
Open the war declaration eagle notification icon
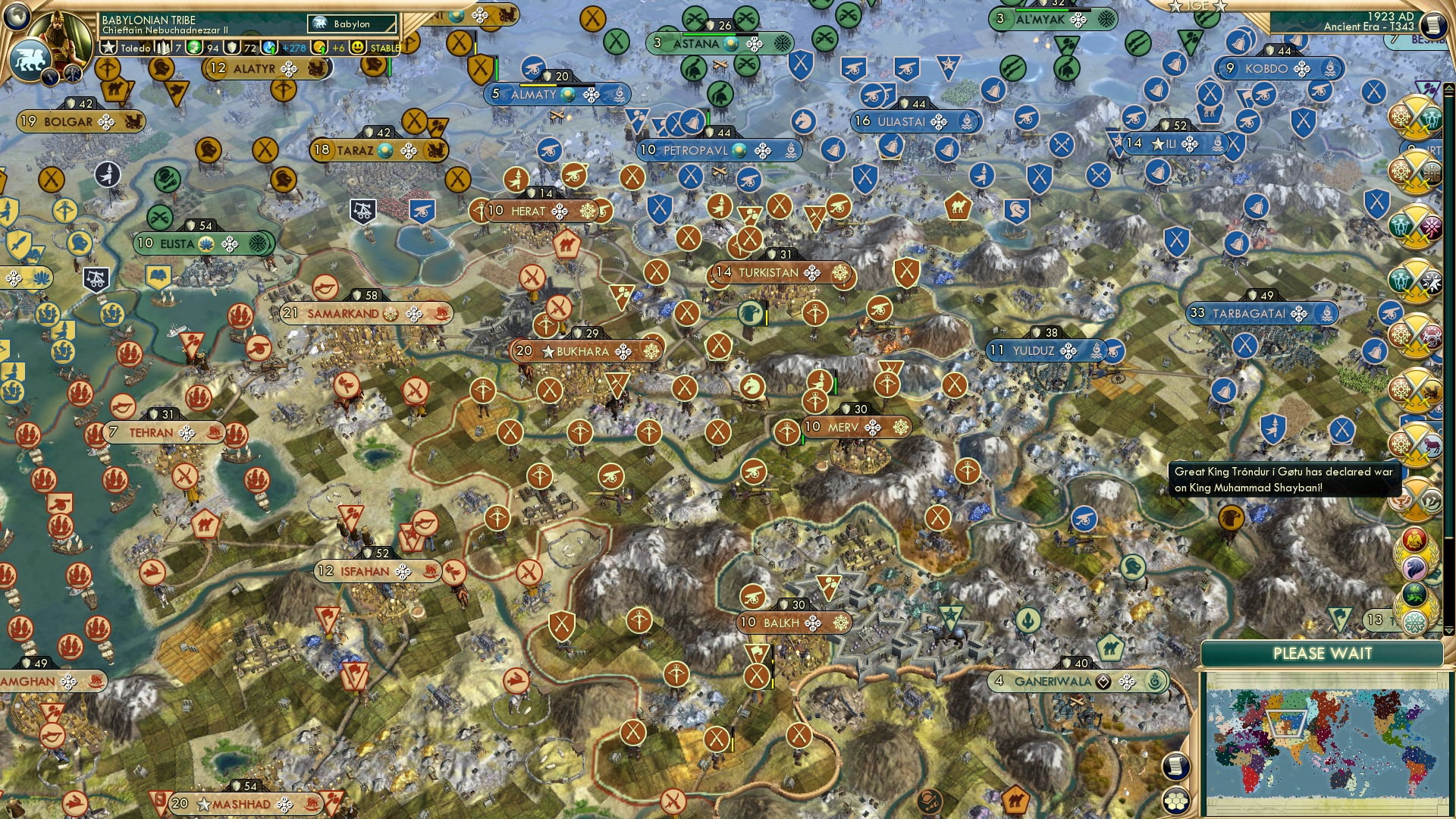click(x=1414, y=538)
